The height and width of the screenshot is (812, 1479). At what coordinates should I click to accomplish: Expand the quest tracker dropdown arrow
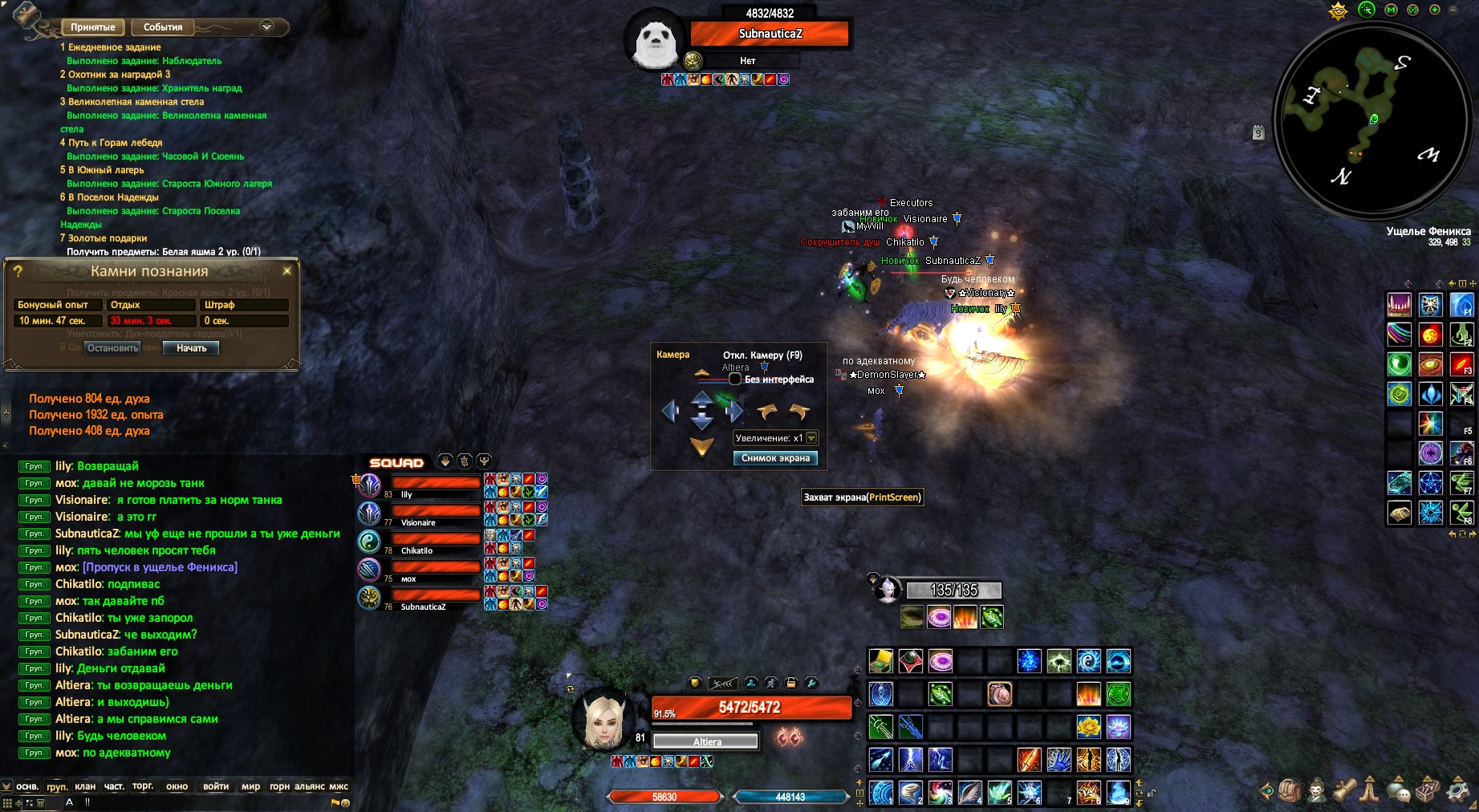coord(267,27)
